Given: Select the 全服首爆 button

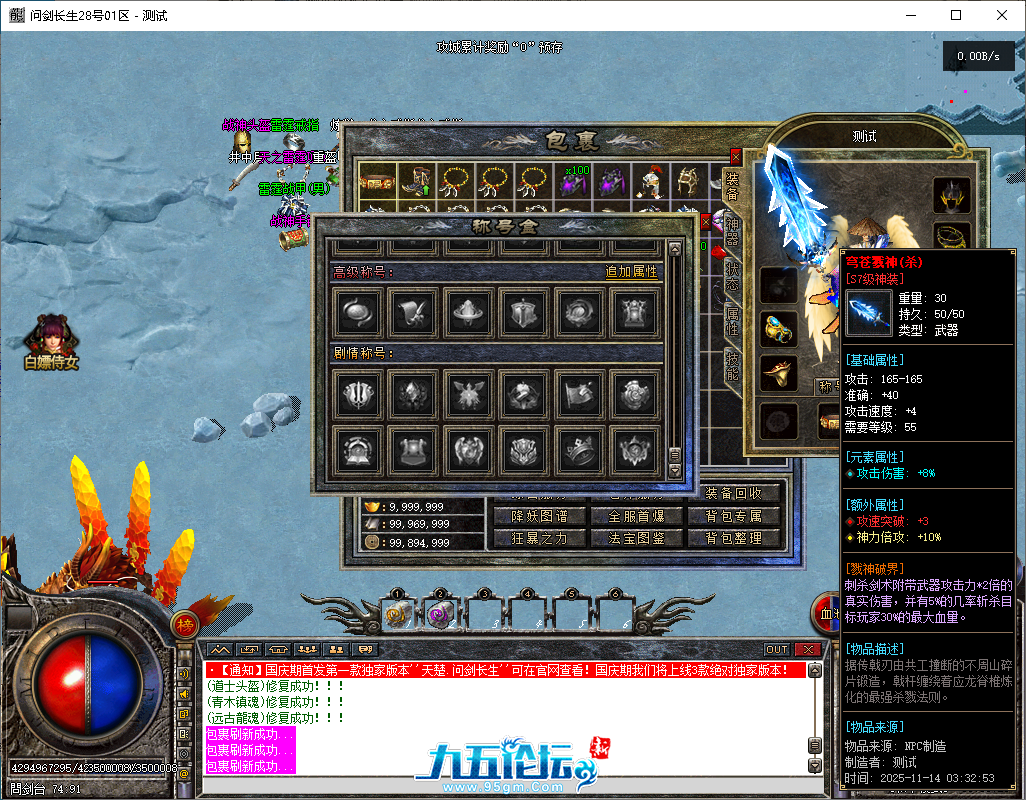Looking at the screenshot, I should click(636, 516).
